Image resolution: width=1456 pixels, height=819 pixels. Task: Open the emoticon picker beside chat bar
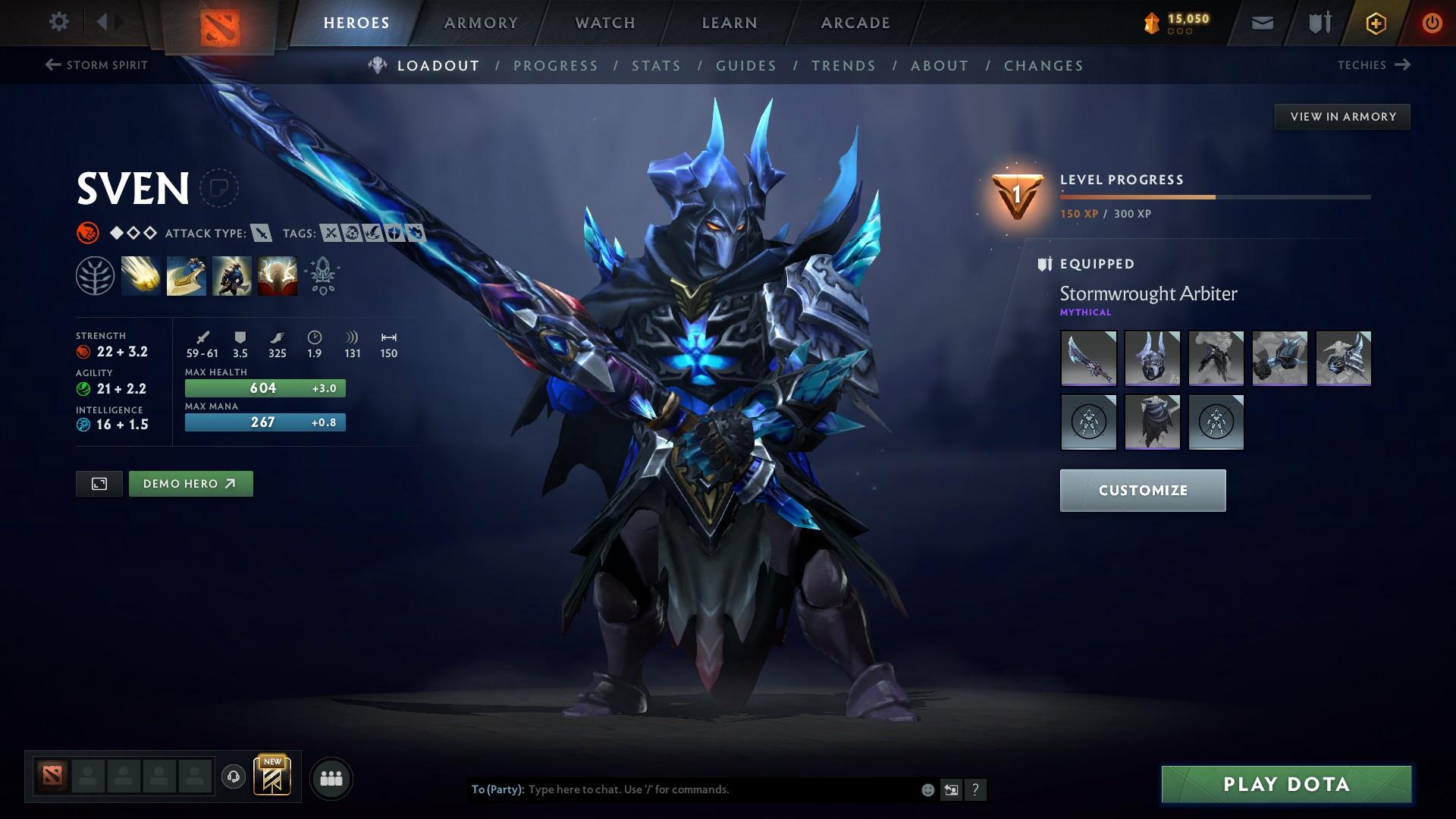click(926, 789)
